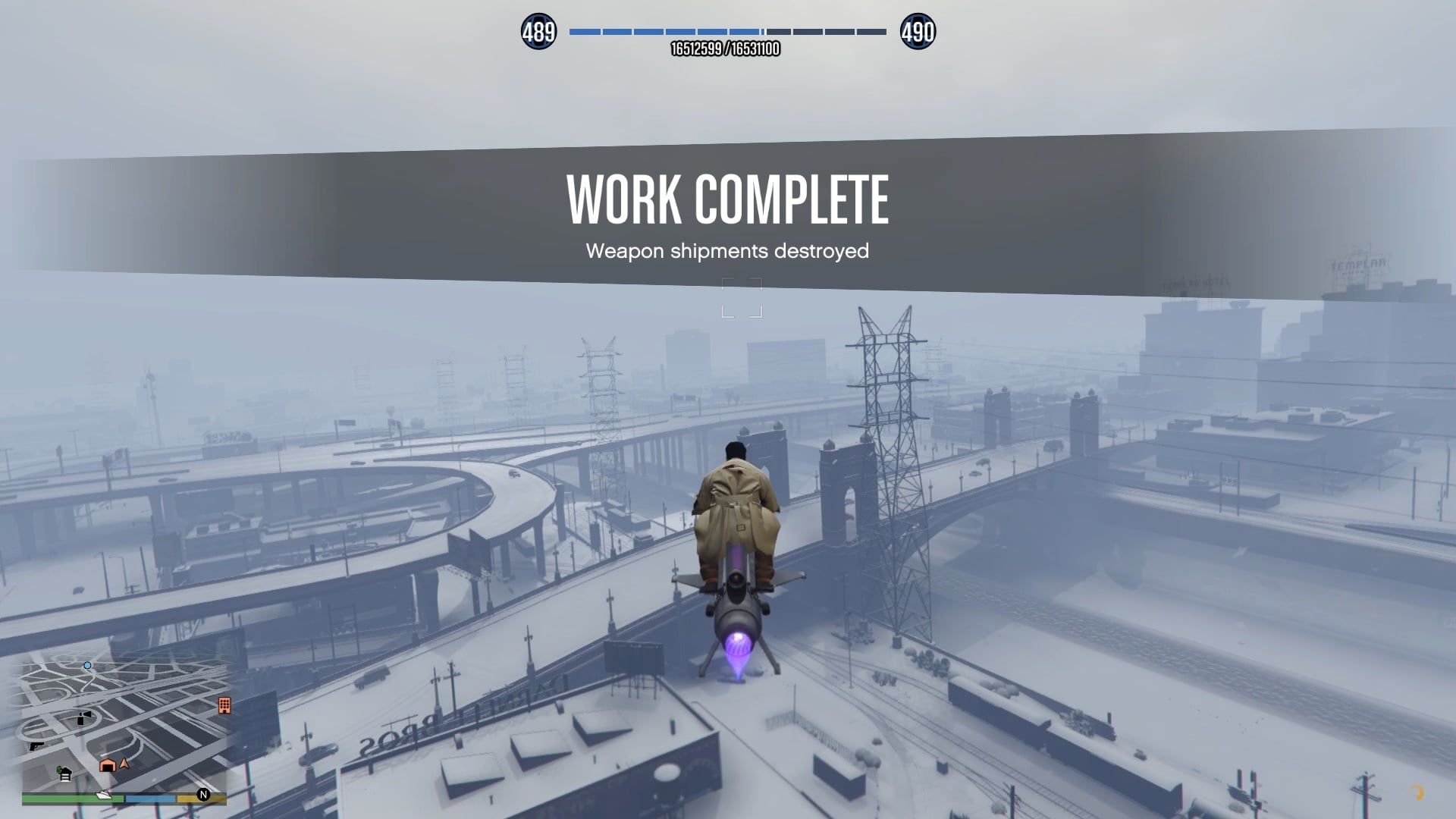Select the pawn shop dollar icon on minimap
The height and width of the screenshot is (819, 1456).
coord(64,774)
